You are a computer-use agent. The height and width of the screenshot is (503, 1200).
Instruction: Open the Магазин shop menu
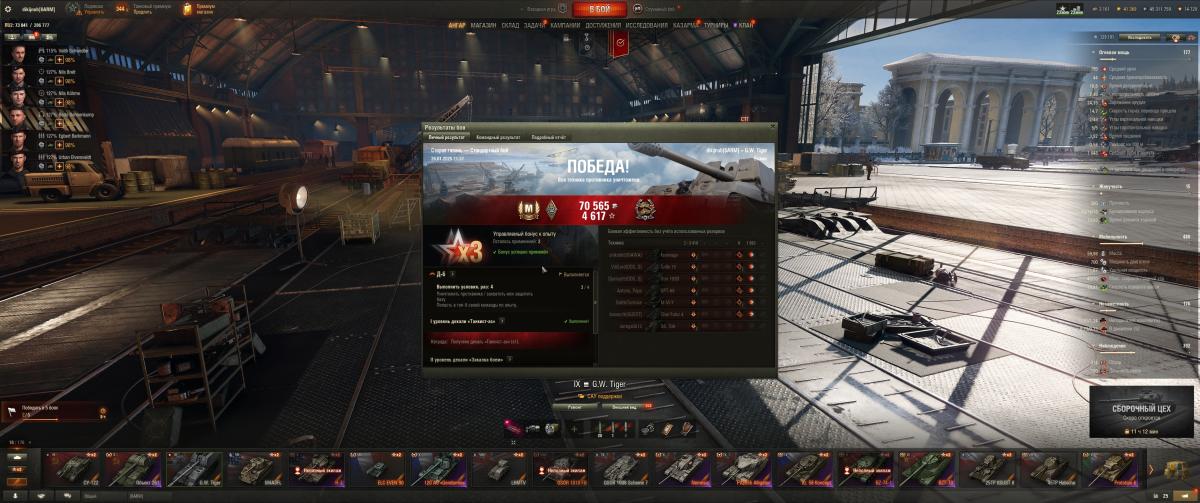[x=483, y=25]
